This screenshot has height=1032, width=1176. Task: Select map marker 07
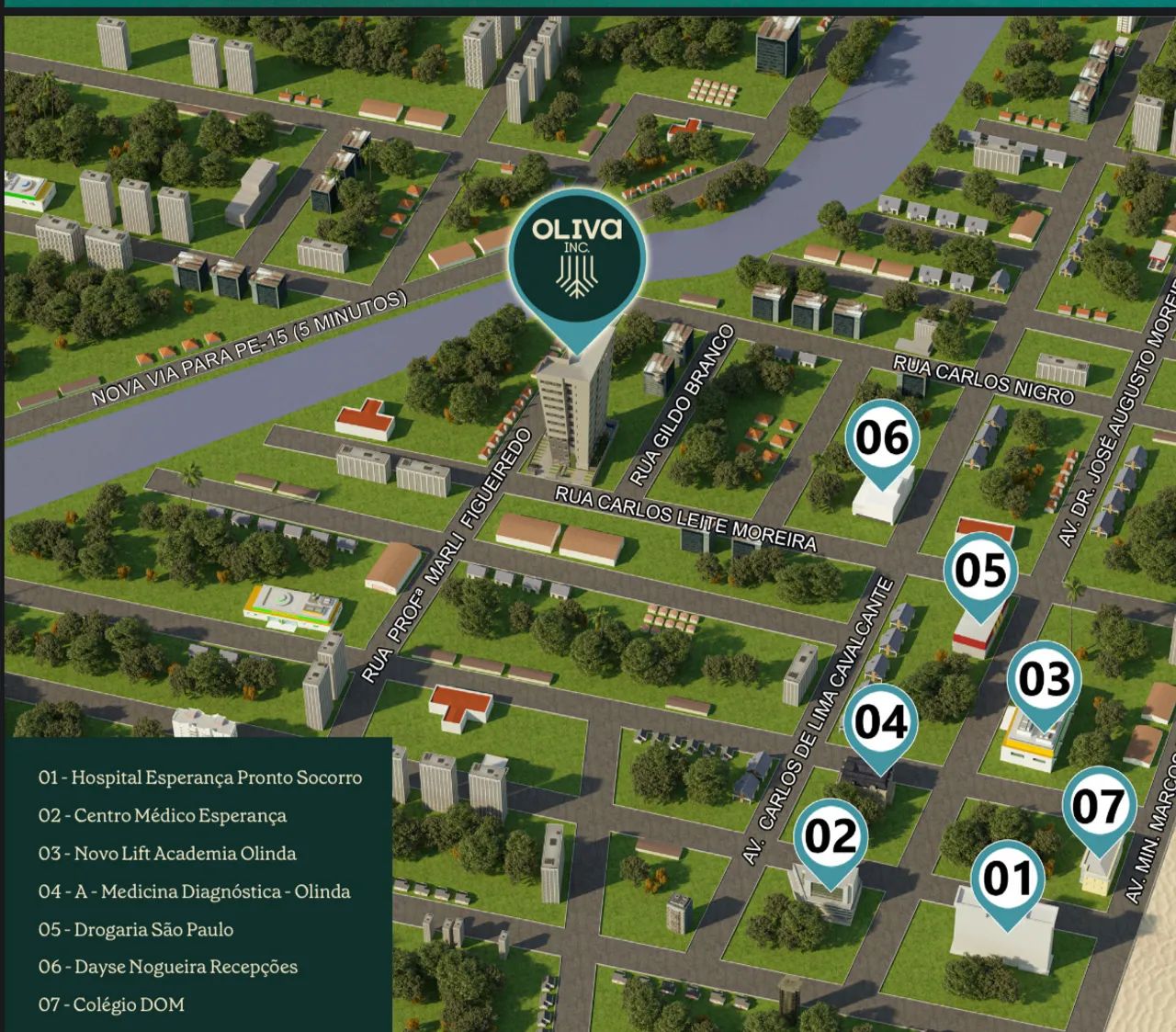(x=1099, y=807)
